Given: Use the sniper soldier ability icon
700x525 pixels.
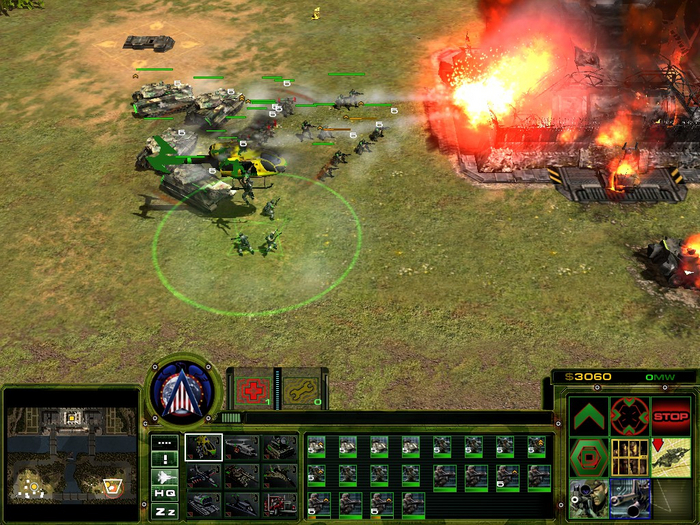Looking at the screenshot, I should point(589,496).
